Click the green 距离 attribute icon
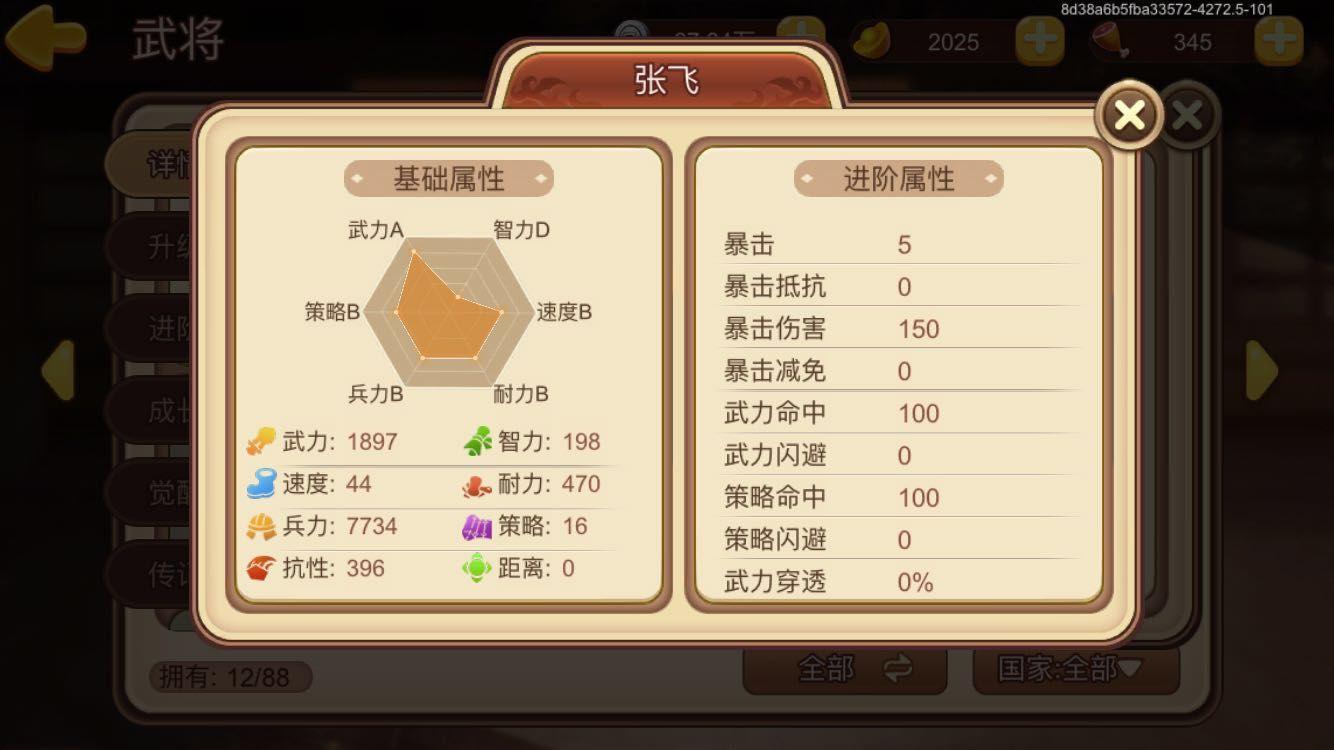Screen dimensions: 1334x750 (x=480, y=568)
